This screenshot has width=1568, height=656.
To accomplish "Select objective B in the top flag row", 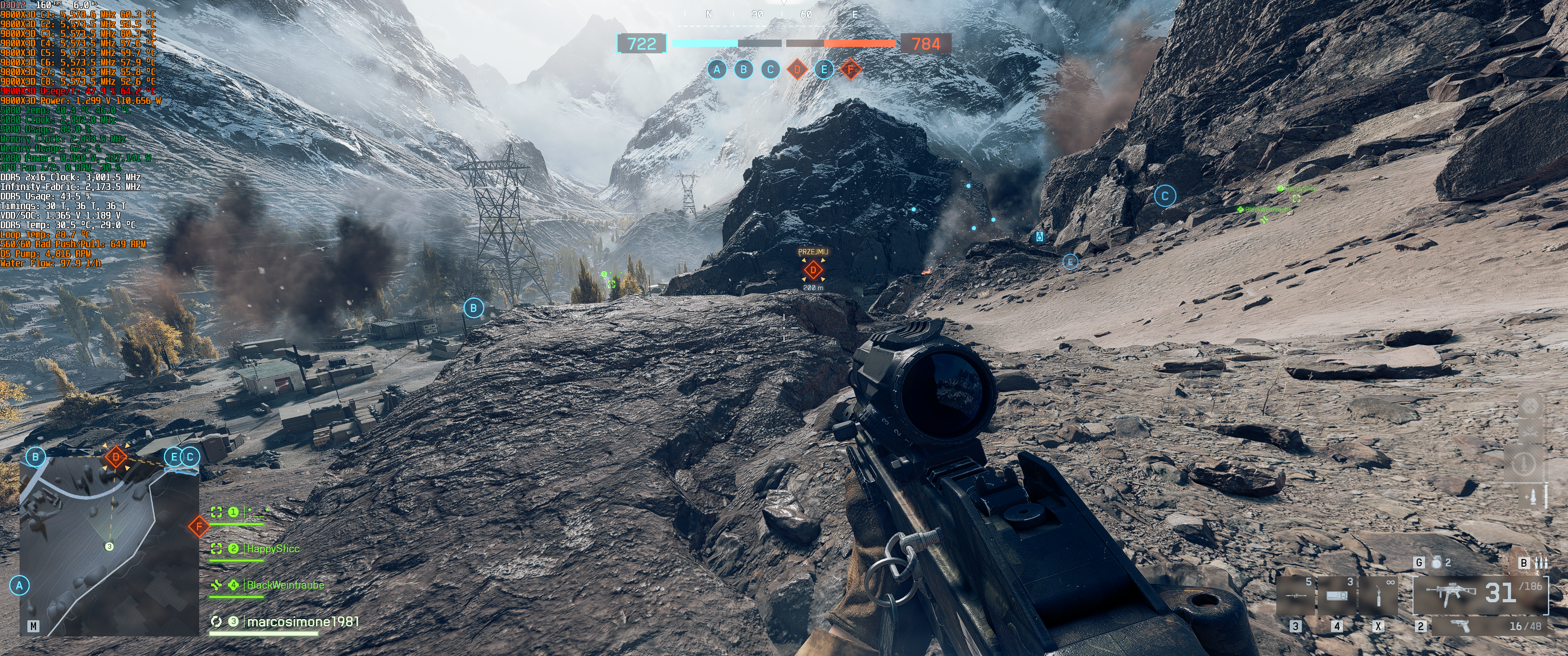I will pos(743,69).
